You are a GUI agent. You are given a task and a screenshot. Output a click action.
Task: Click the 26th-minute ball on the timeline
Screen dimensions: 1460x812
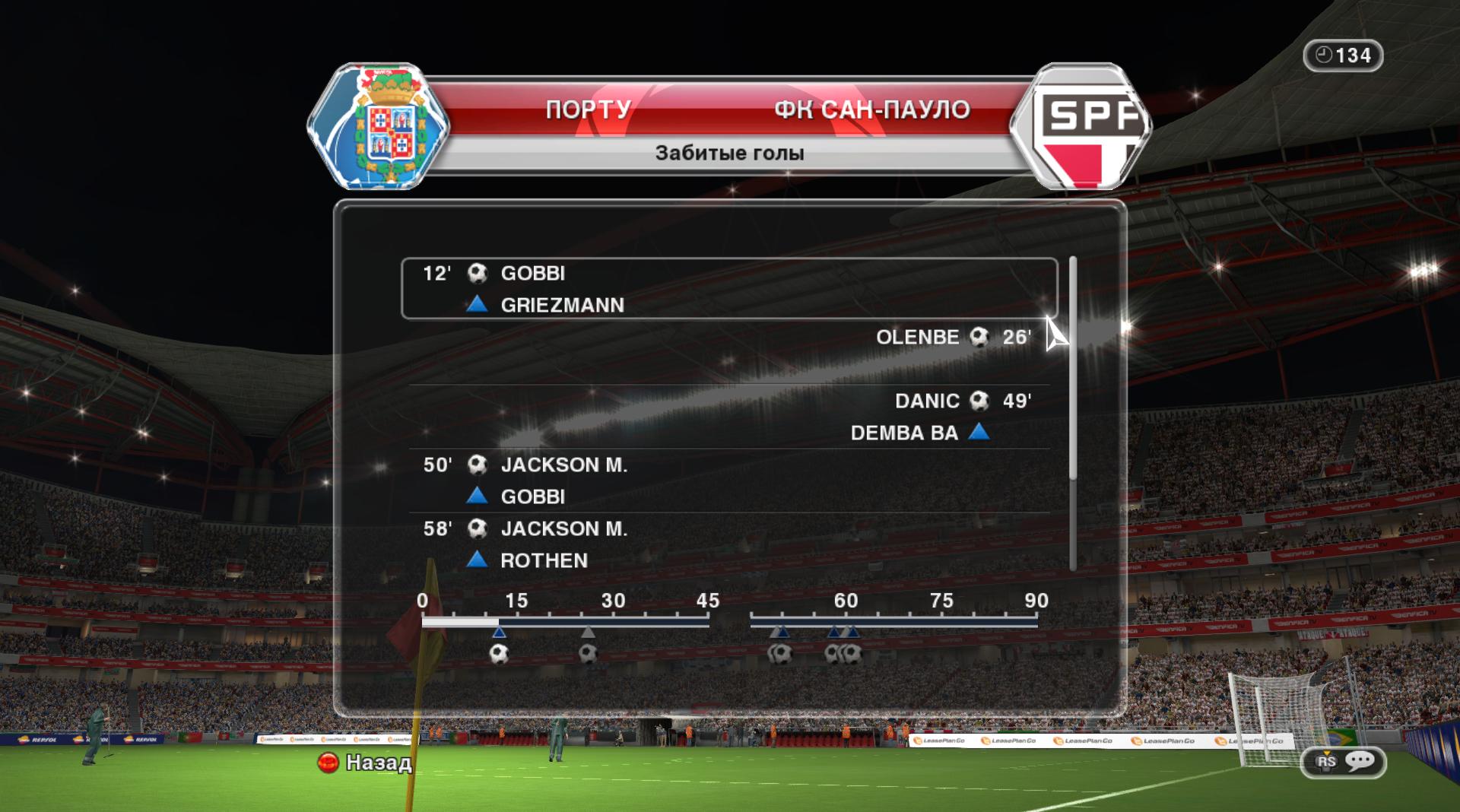click(x=588, y=653)
